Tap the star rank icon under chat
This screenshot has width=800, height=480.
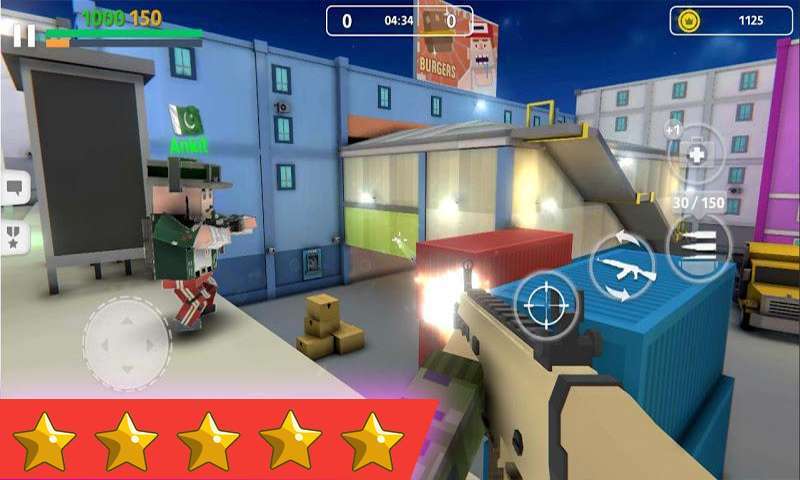coord(15,238)
